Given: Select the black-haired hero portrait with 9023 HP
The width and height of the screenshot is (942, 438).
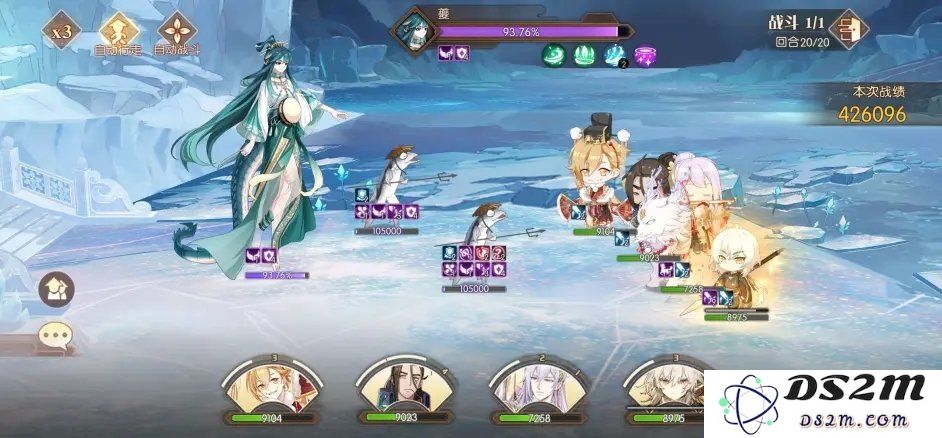Looking at the screenshot, I should click(400, 390).
